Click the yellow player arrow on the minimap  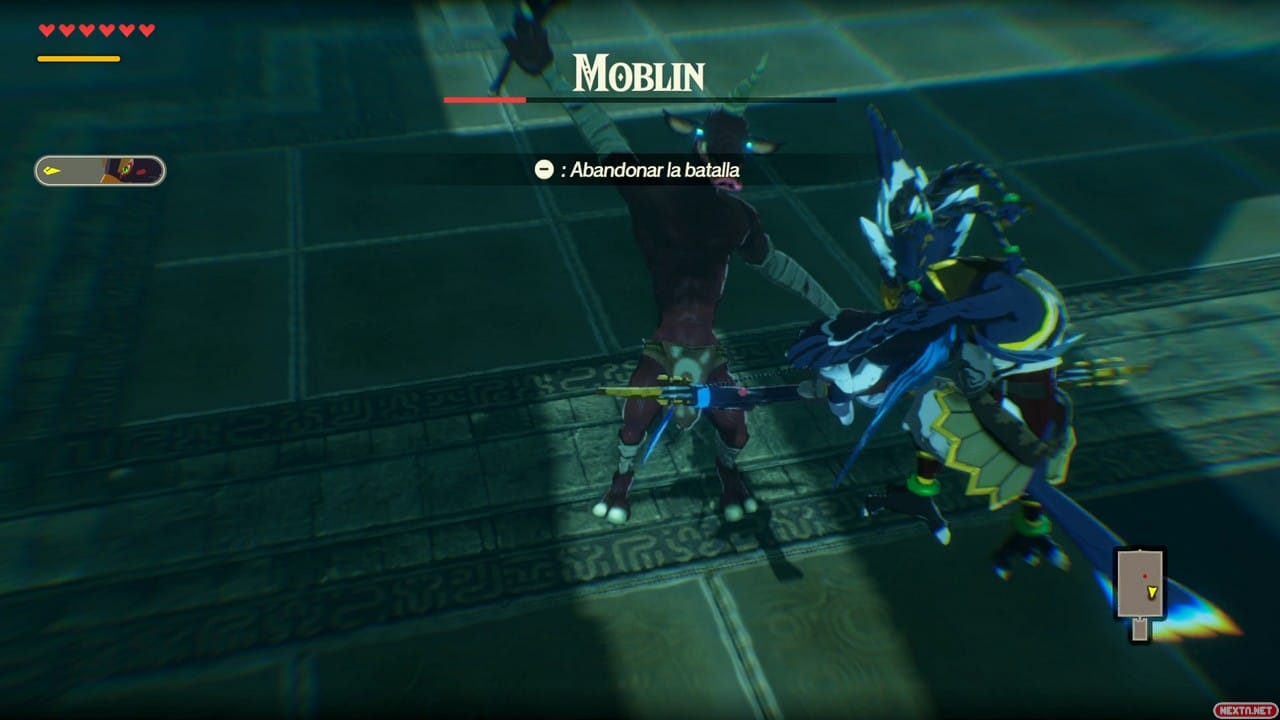tap(1153, 592)
